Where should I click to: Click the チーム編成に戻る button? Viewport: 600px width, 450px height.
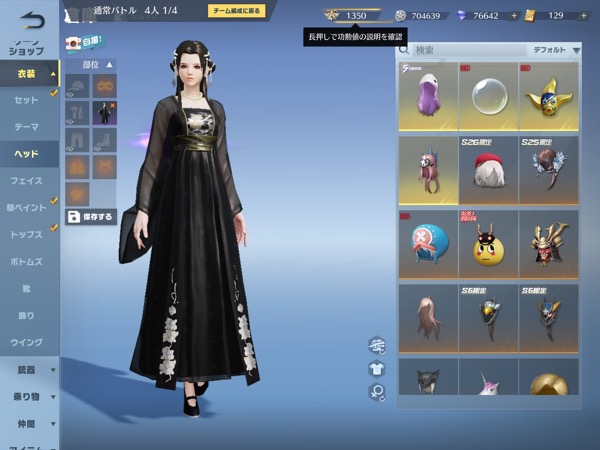[x=237, y=11]
